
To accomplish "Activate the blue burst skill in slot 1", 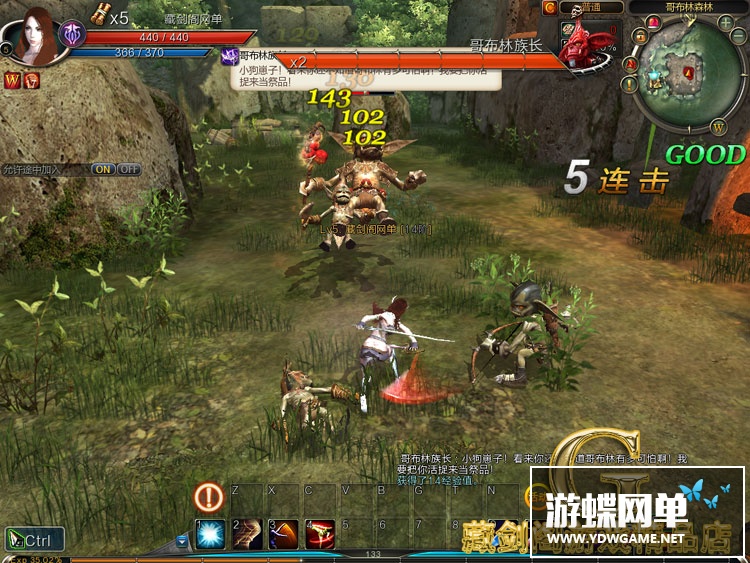I will click(210, 534).
